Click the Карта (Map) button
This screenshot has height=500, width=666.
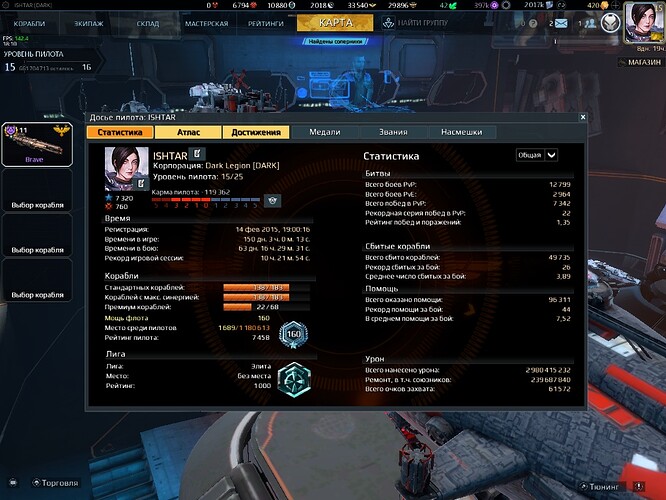(x=334, y=23)
